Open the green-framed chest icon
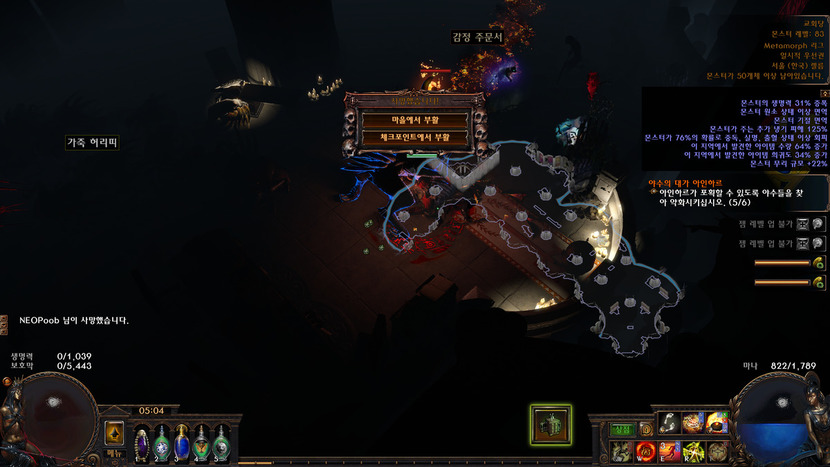The height and width of the screenshot is (467, 830). point(551,424)
